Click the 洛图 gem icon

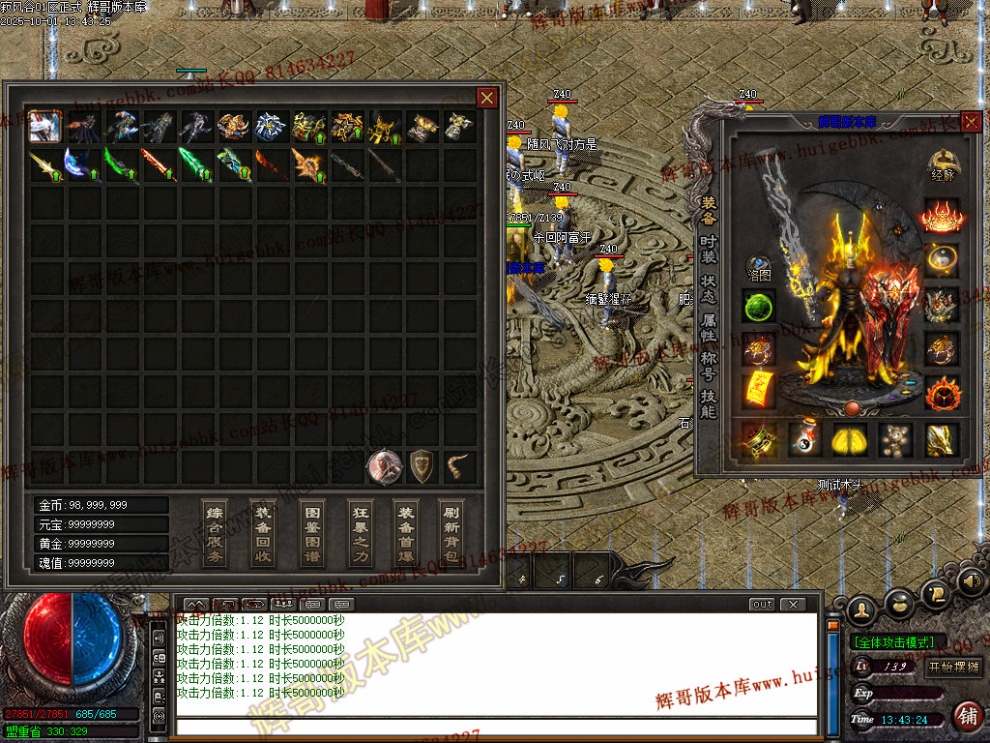pos(759,268)
